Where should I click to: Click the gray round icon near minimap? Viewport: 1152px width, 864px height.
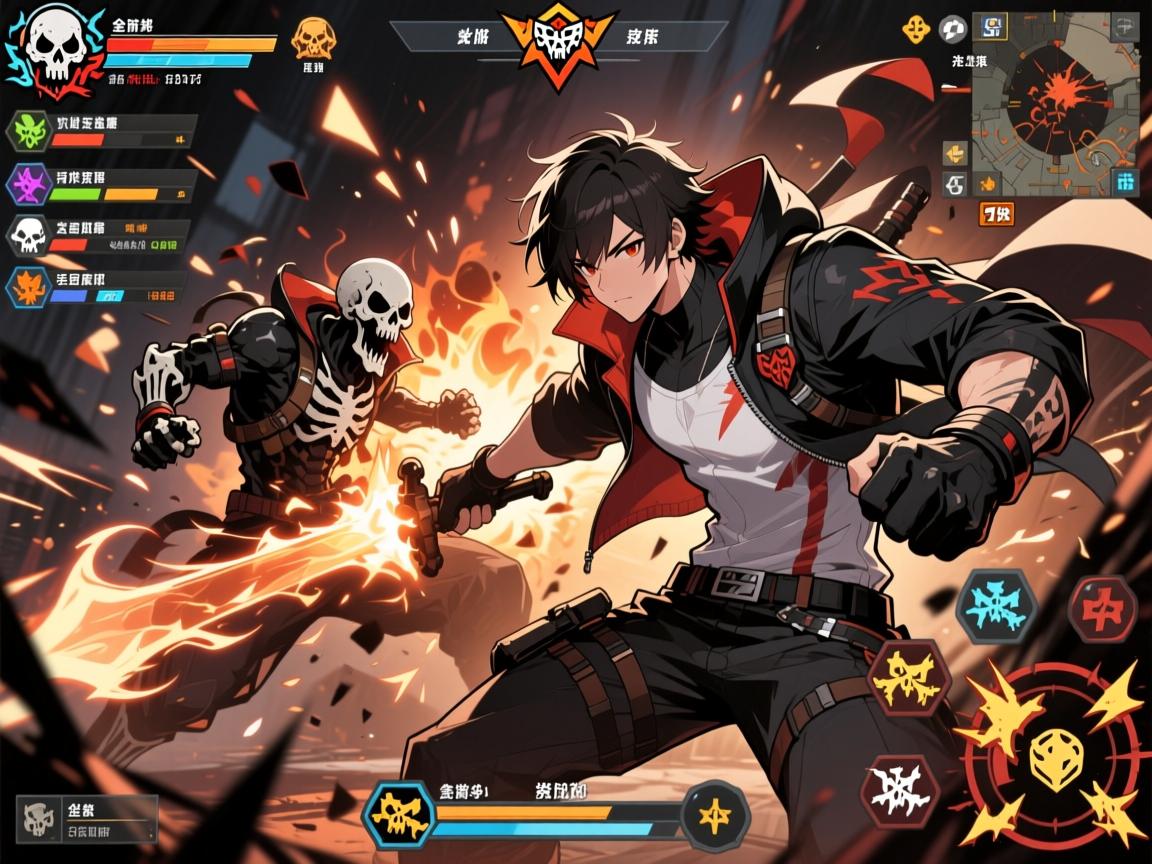click(x=953, y=29)
